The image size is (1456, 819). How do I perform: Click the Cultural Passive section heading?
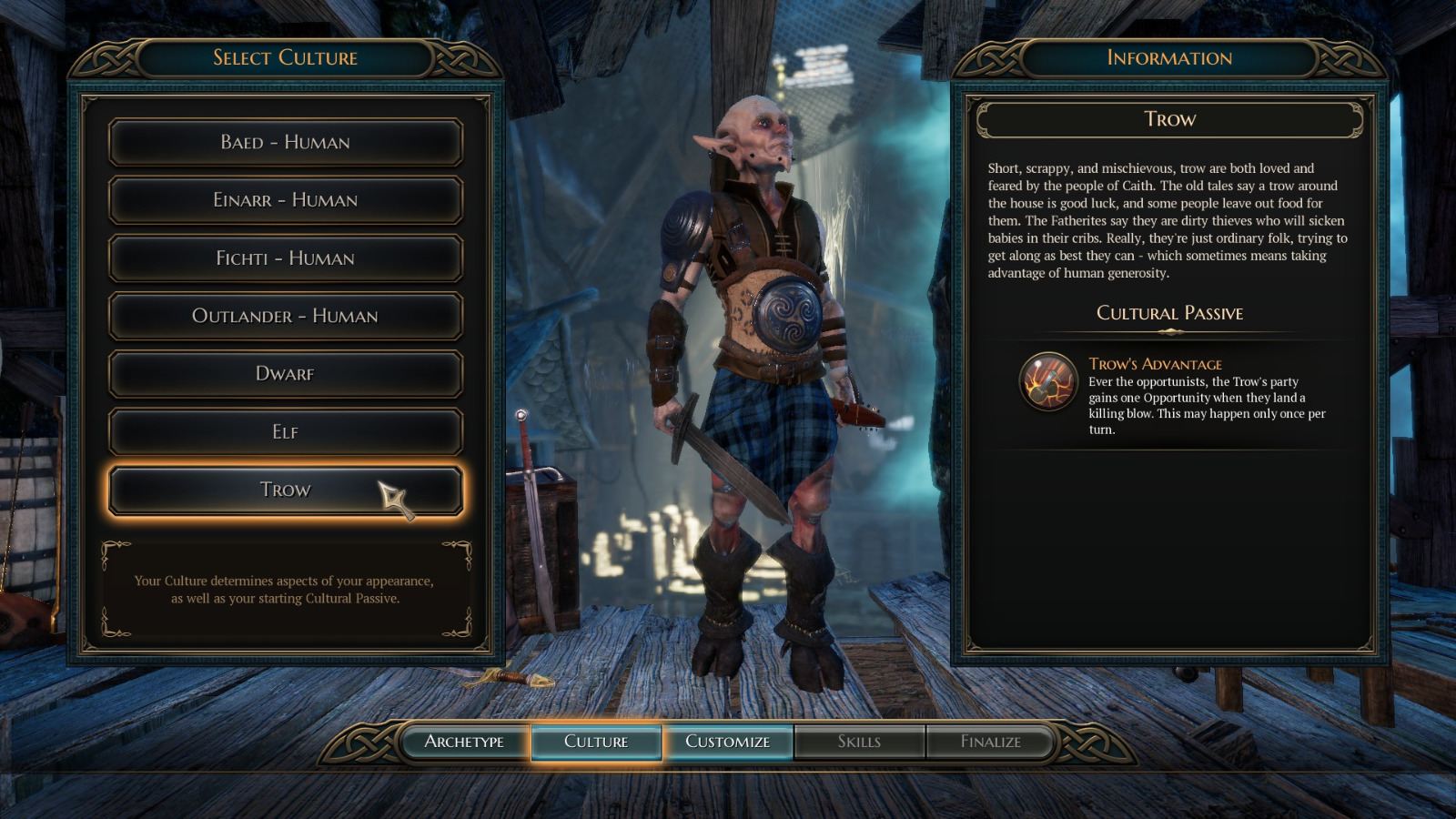pos(1168,313)
